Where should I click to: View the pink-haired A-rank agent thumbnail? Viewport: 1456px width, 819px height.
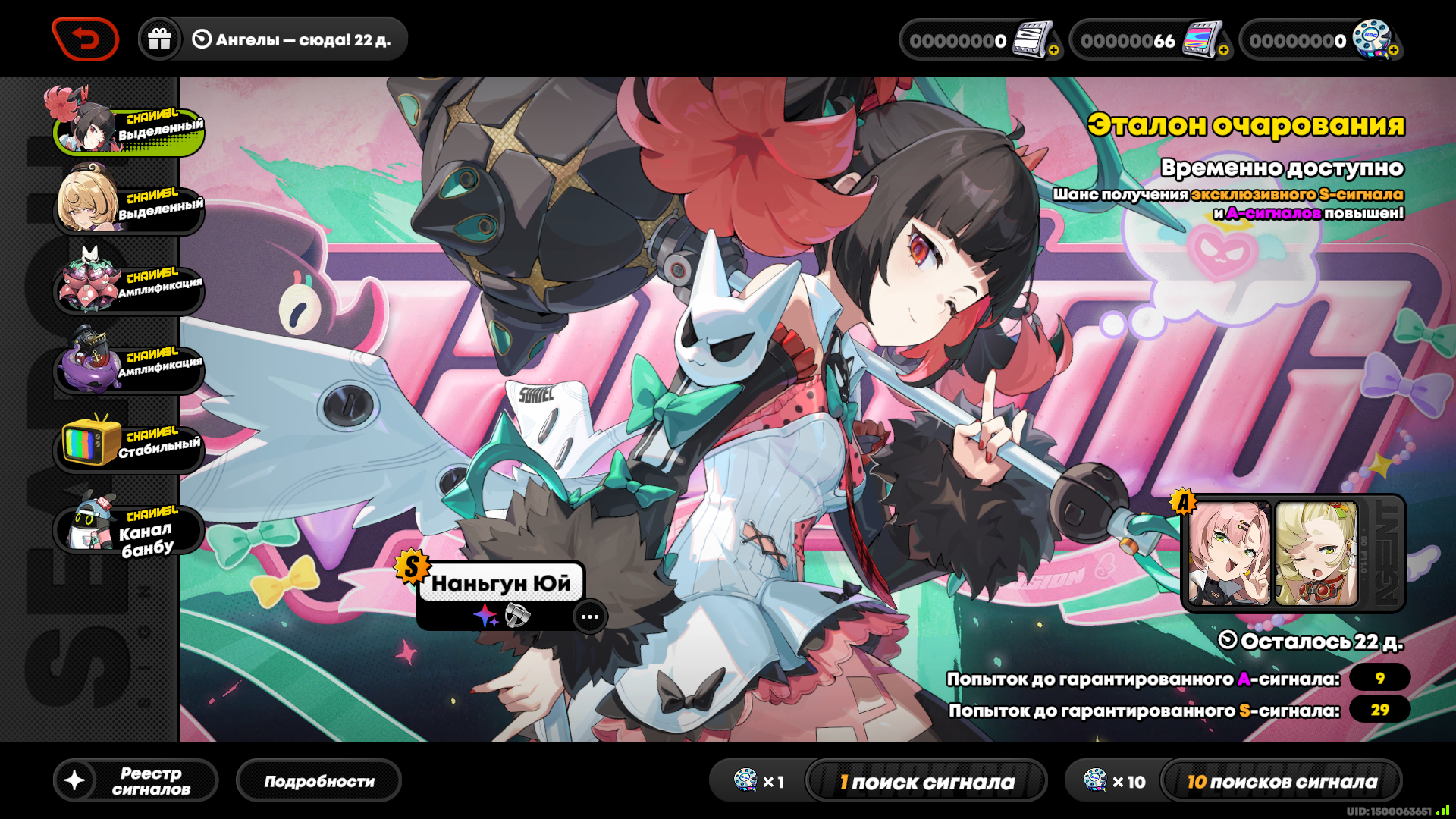tap(1228, 554)
